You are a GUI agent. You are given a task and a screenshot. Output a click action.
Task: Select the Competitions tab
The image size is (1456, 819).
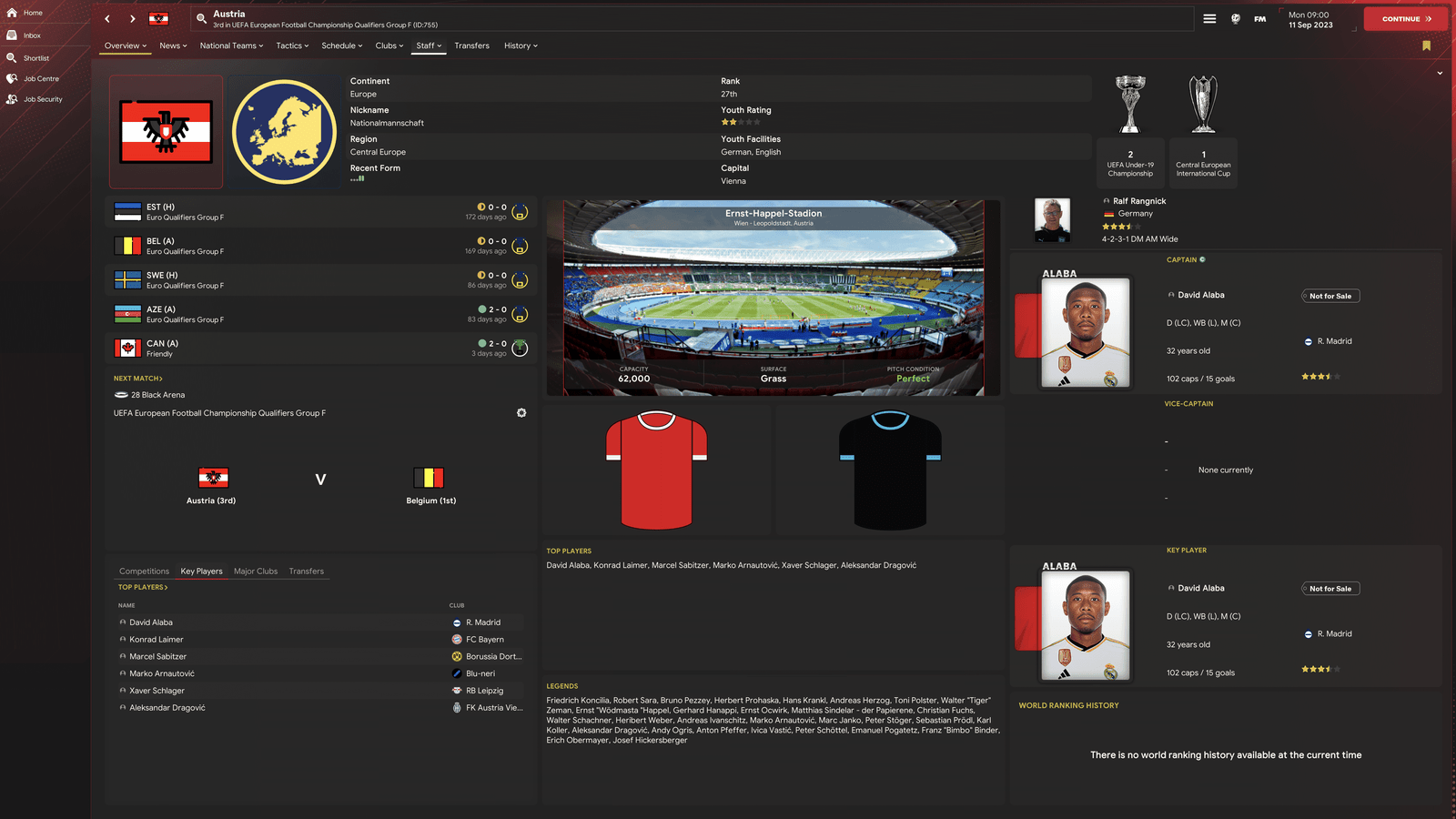pyautogui.click(x=144, y=571)
